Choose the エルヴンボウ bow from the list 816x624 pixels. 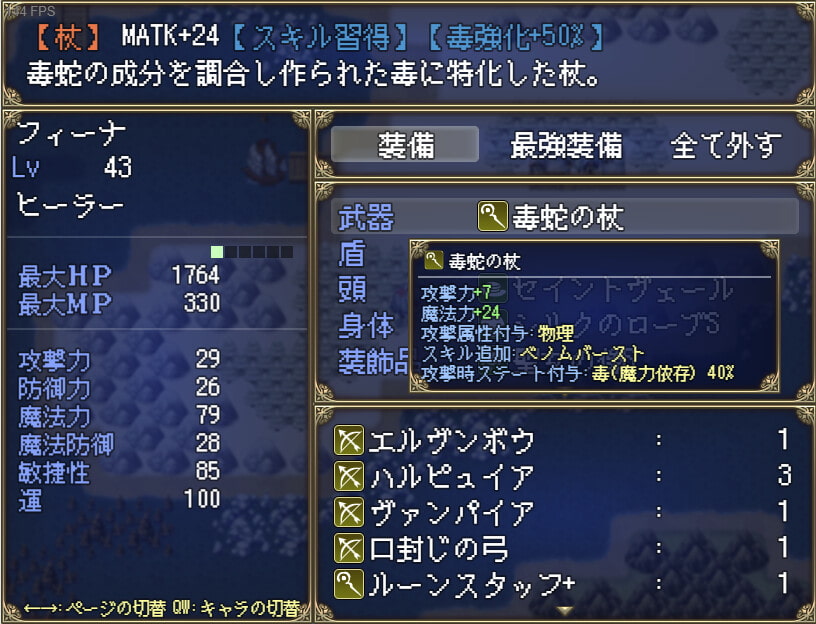click(x=564, y=440)
